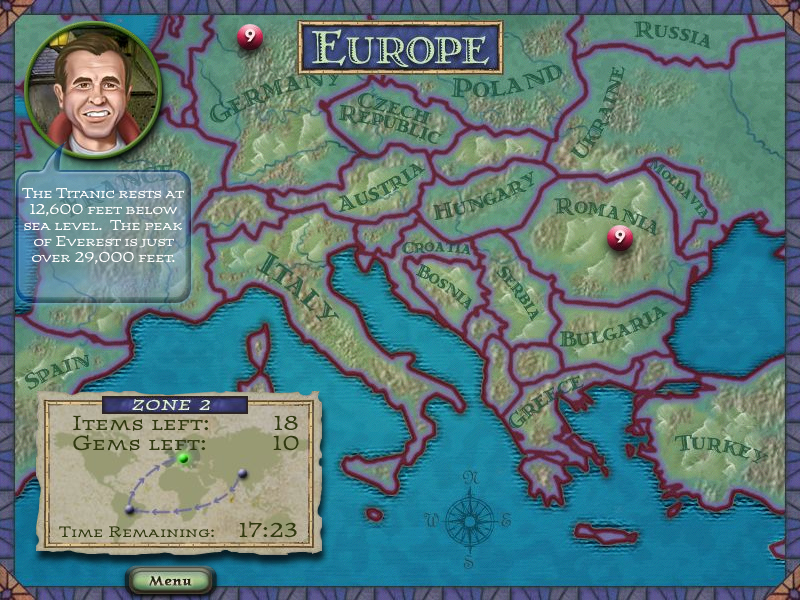Select the red 9 marker in Germany
The width and height of the screenshot is (800, 600).
(250, 37)
